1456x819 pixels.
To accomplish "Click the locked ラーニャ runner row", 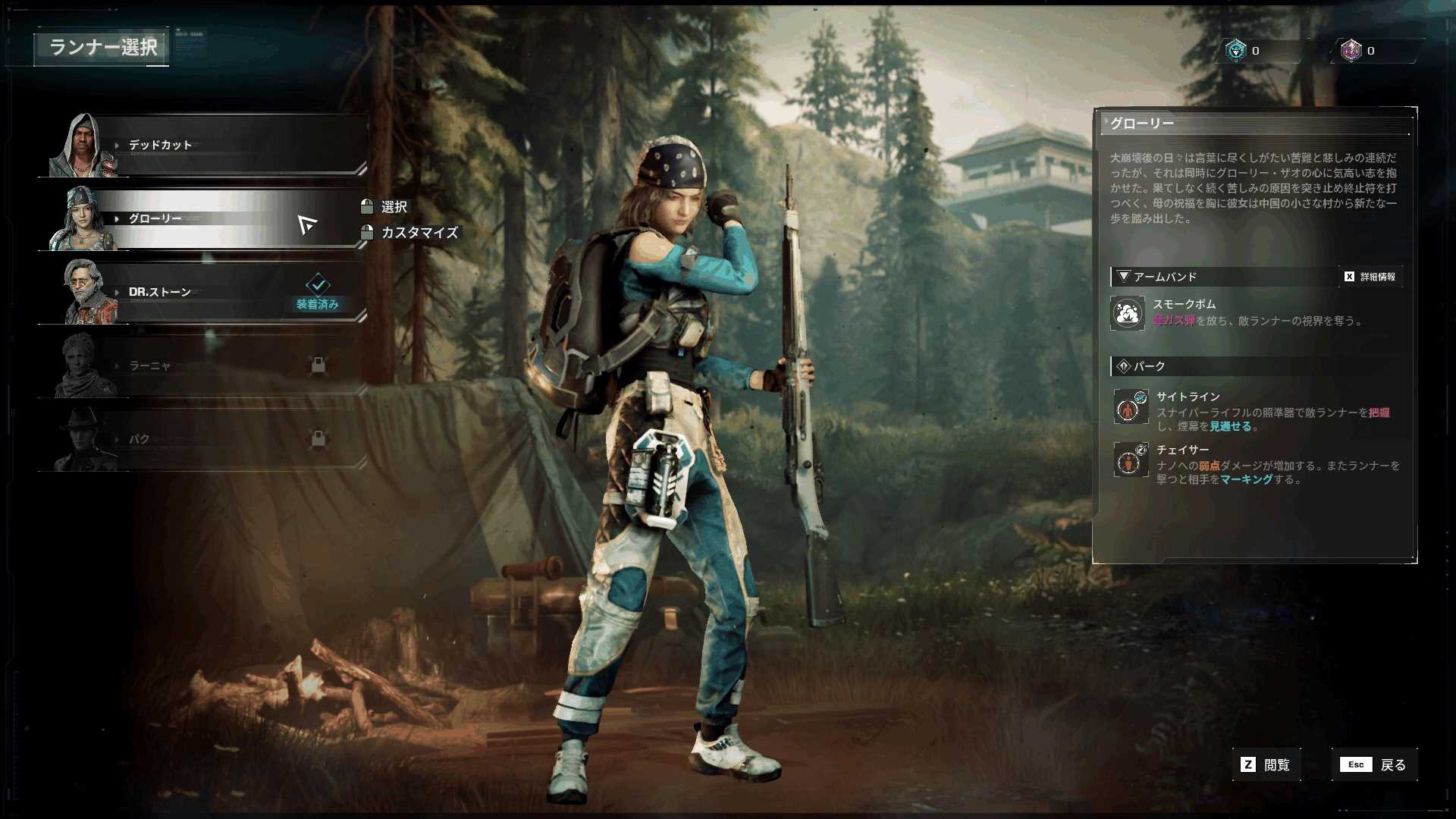I will pyautogui.click(x=205, y=366).
